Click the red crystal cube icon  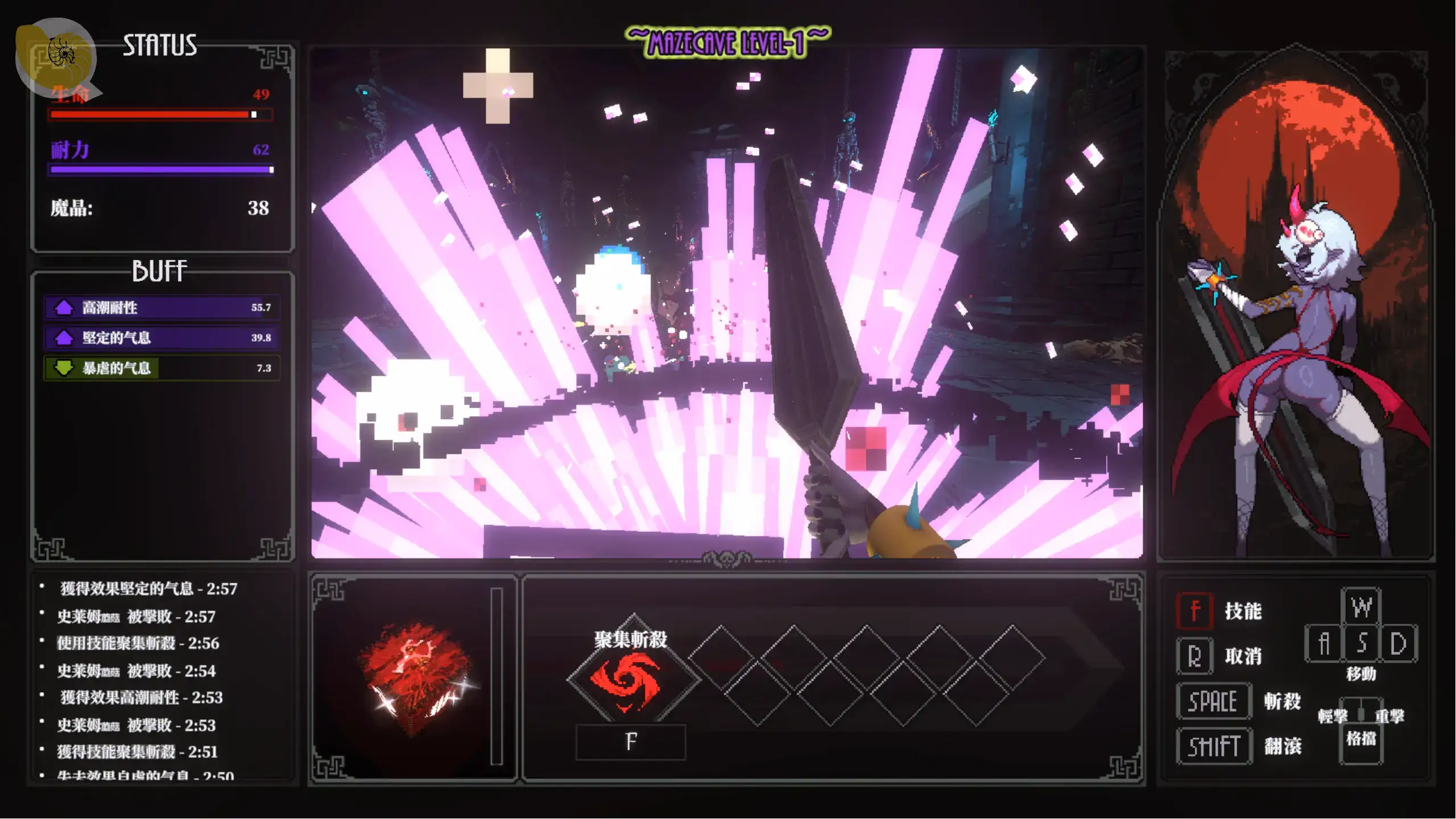(416, 679)
